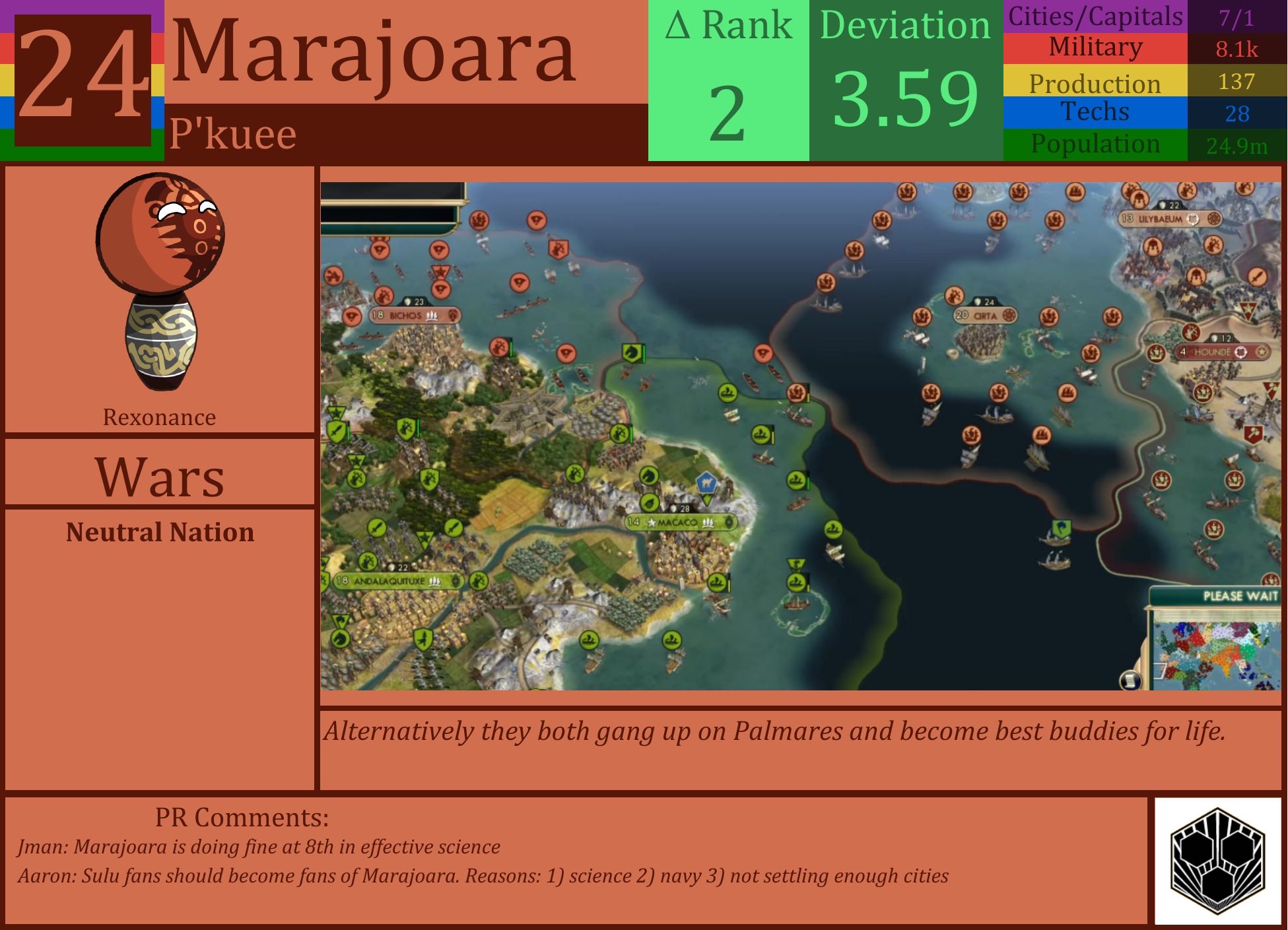Expand the Wars section

tap(158, 474)
